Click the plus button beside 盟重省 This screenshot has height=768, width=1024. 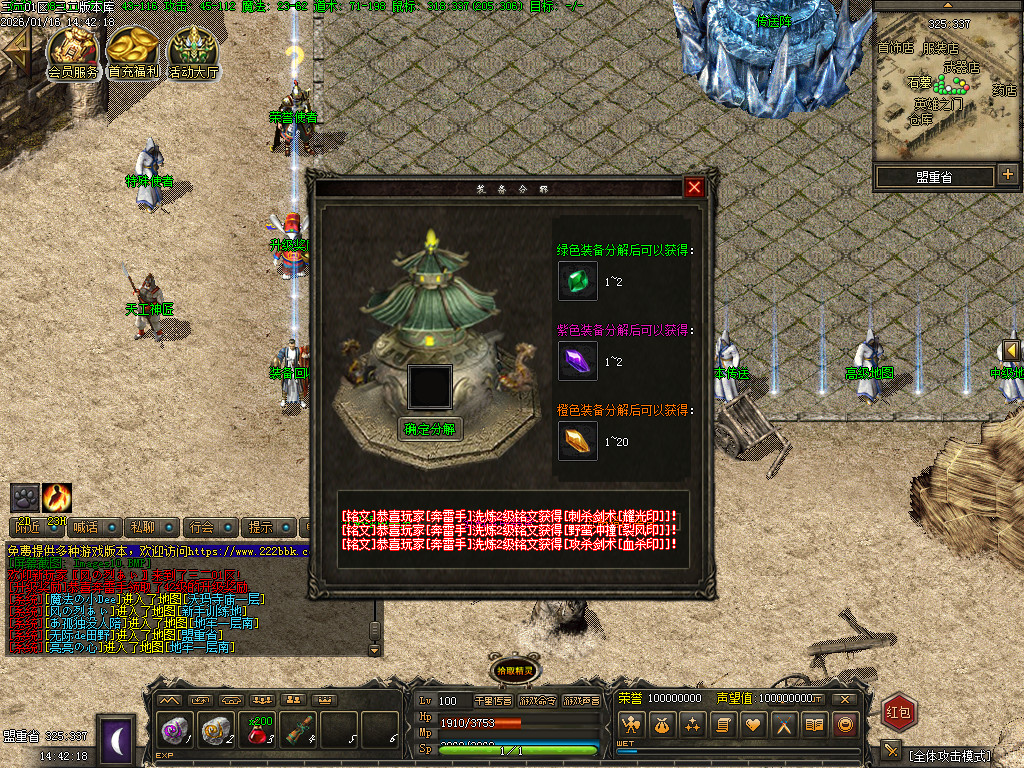(1007, 176)
